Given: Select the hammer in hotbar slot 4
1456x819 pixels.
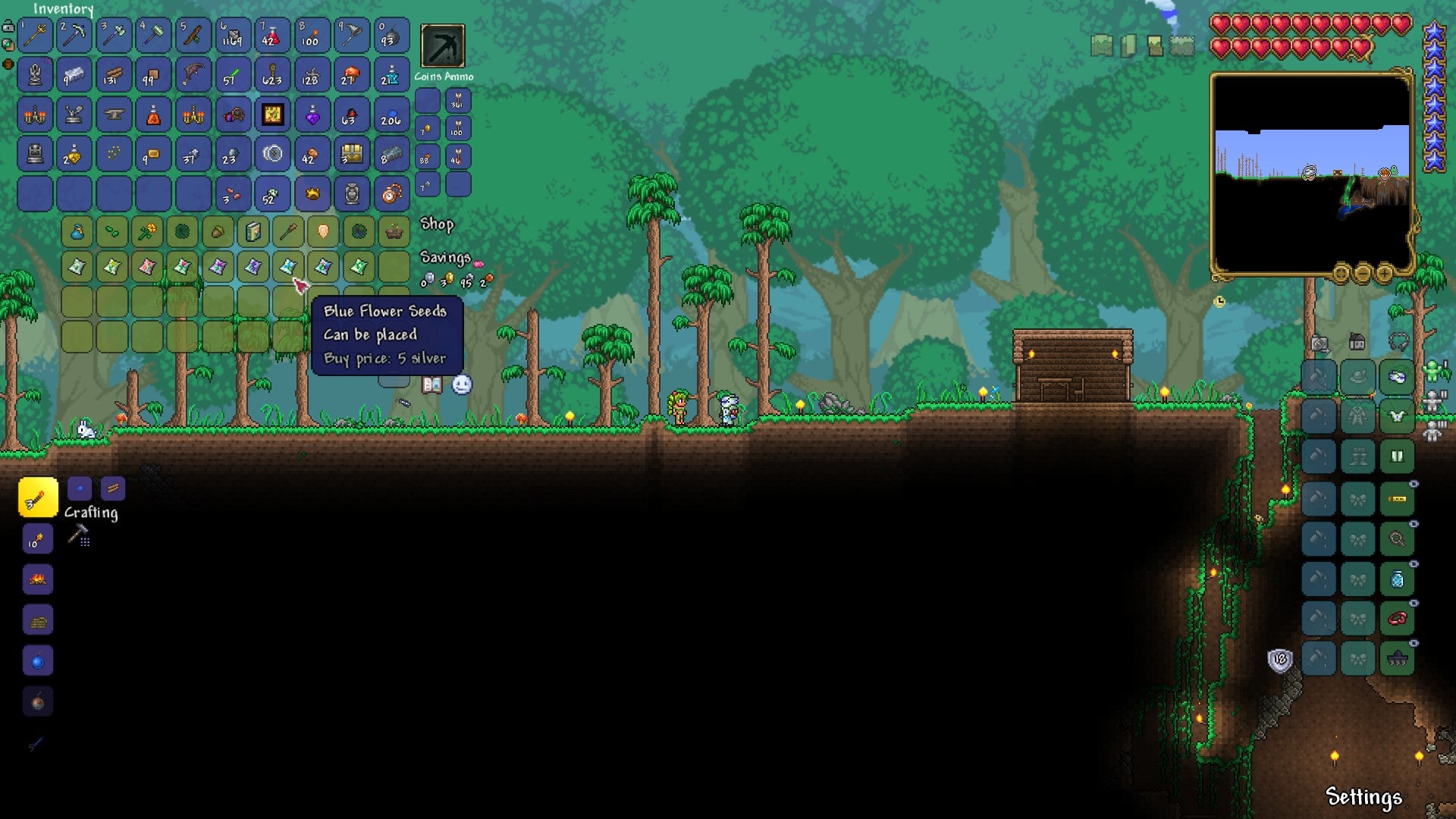Looking at the screenshot, I should [152, 36].
